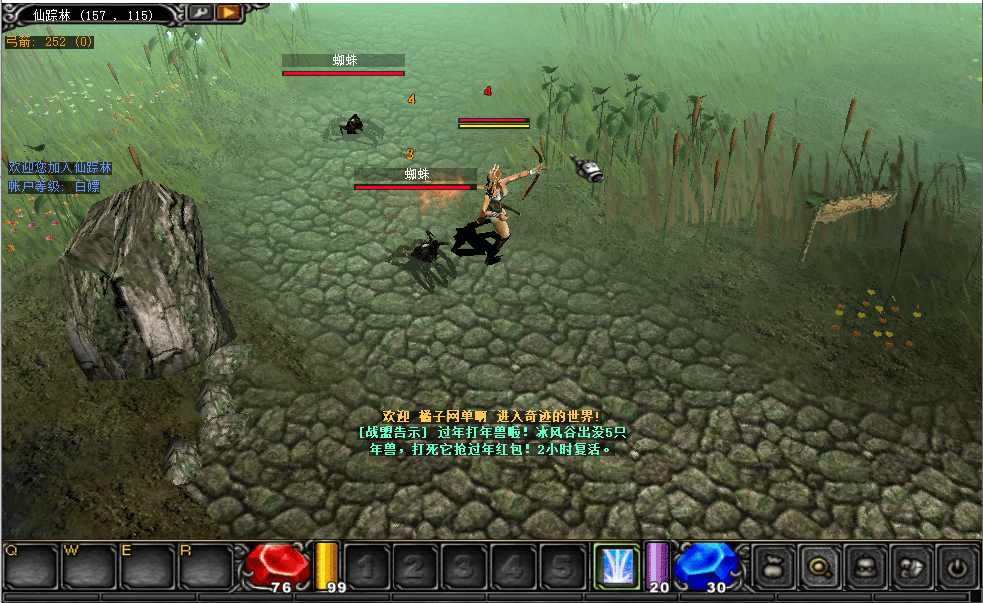Image resolution: width=983 pixels, height=603 pixels.
Task: Open the bag pouch icon
Action: click(x=773, y=567)
